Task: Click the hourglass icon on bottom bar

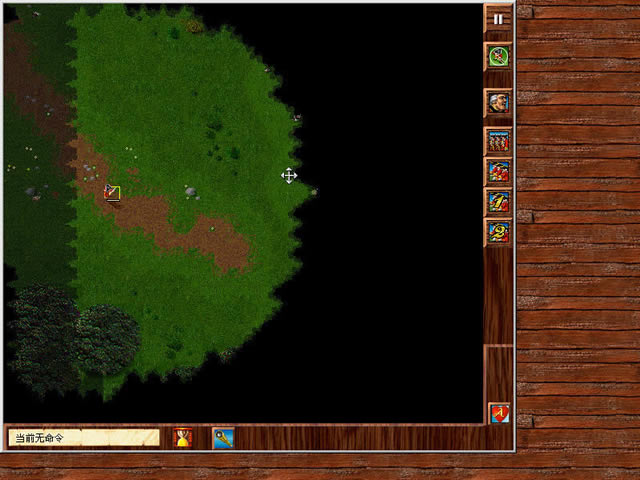Action: (183, 437)
